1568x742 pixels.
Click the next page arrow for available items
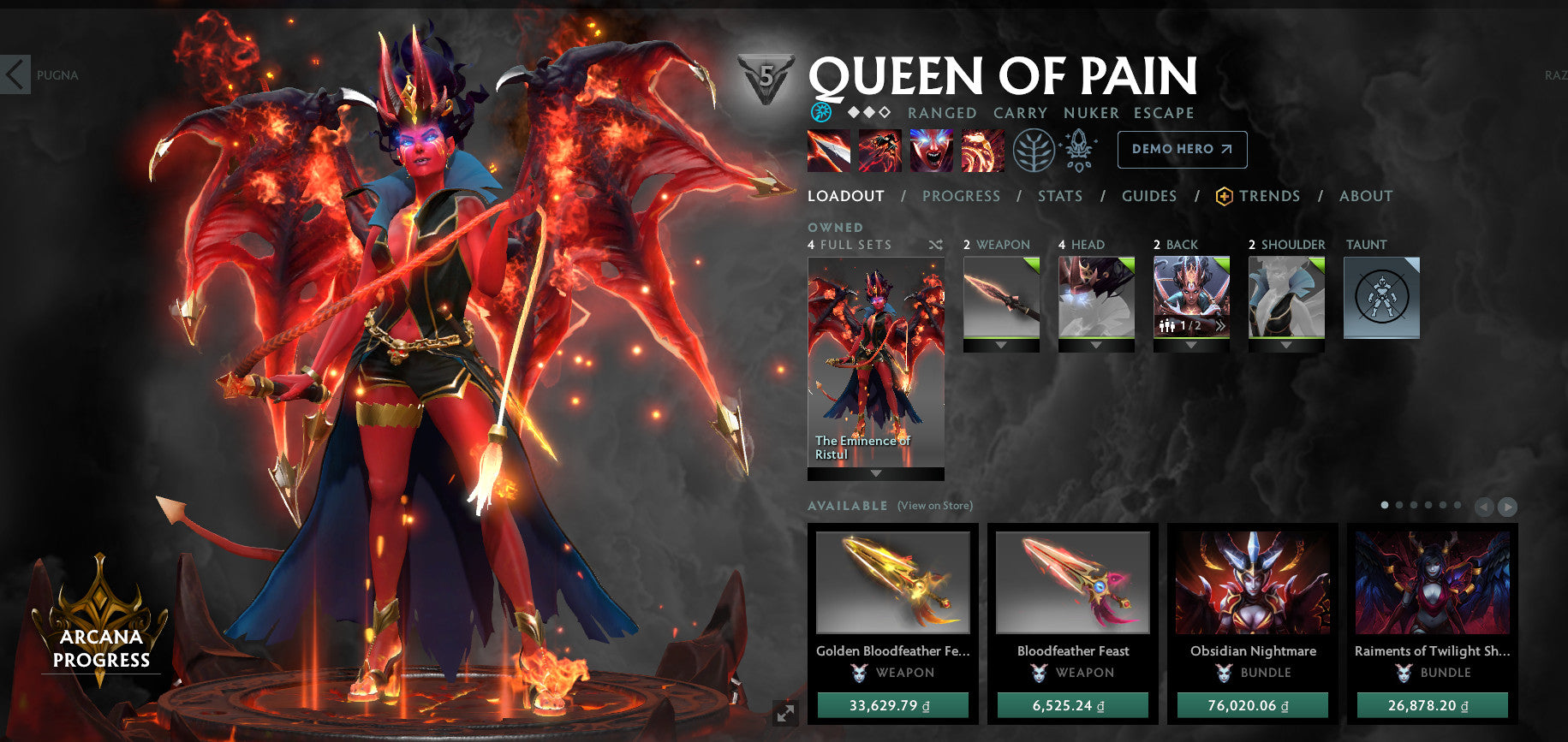1507,506
